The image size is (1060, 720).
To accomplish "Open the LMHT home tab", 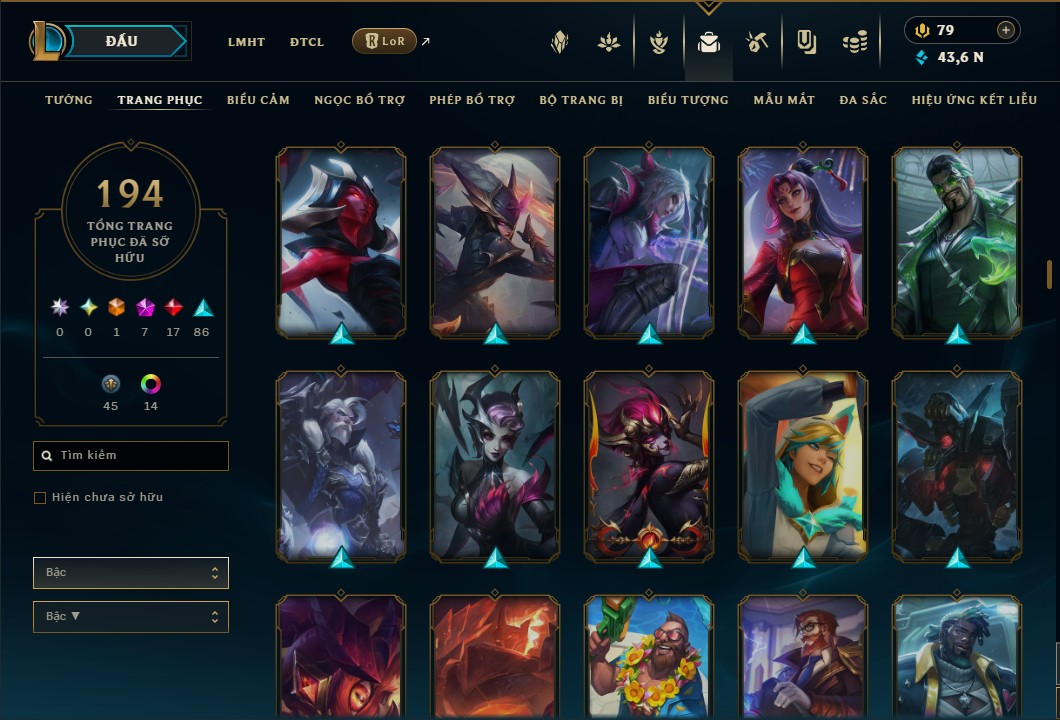I will coord(246,42).
